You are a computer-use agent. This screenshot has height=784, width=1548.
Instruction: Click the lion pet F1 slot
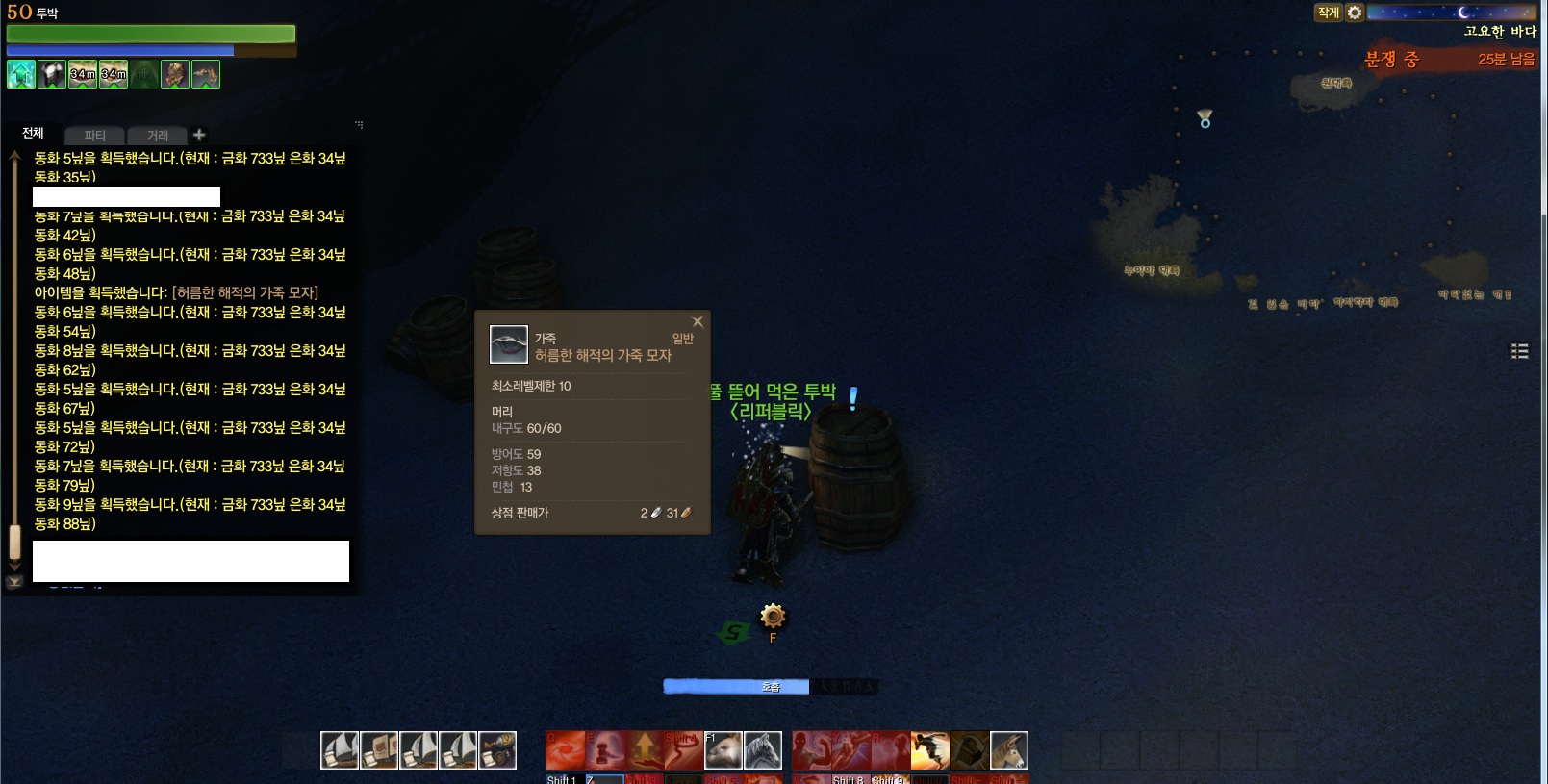coord(723,750)
